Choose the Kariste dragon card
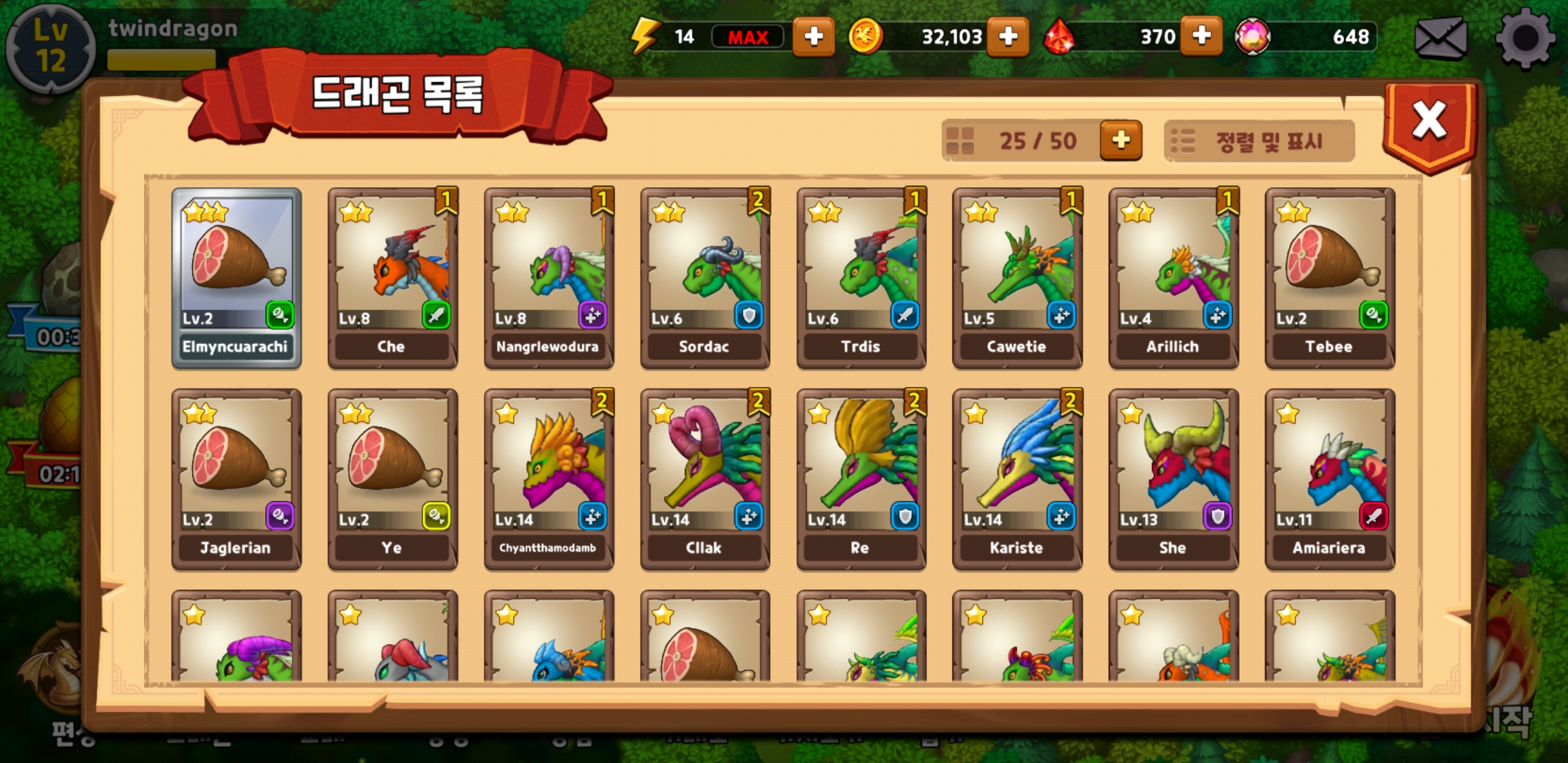This screenshot has height=763, width=1568. [x=1017, y=479]
